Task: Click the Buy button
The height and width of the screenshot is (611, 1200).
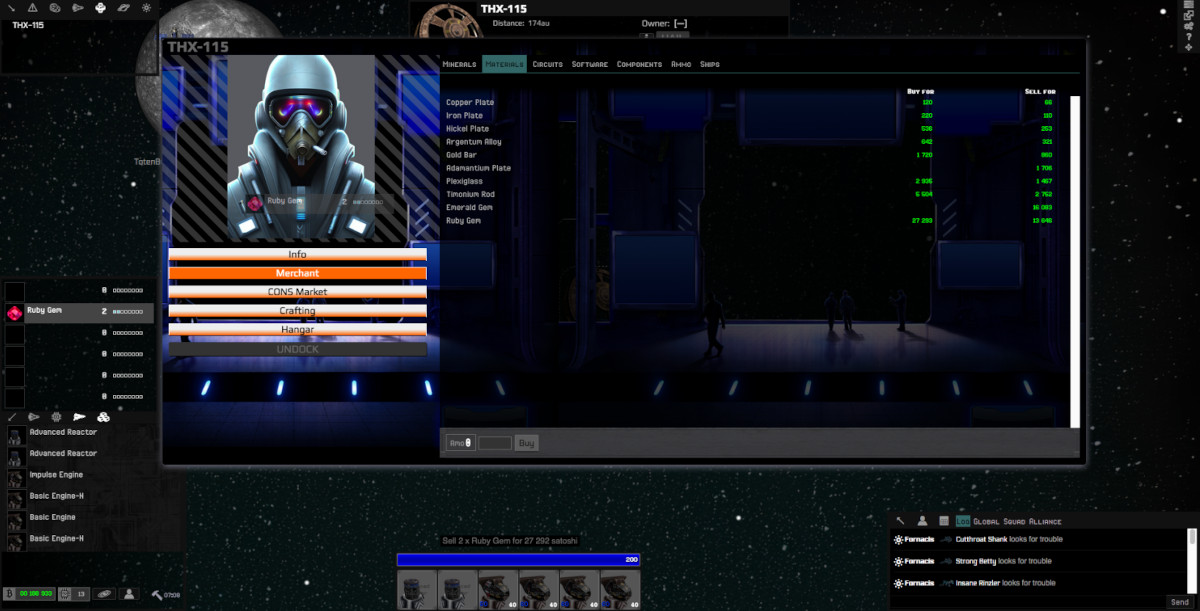Action: (526, 442)
